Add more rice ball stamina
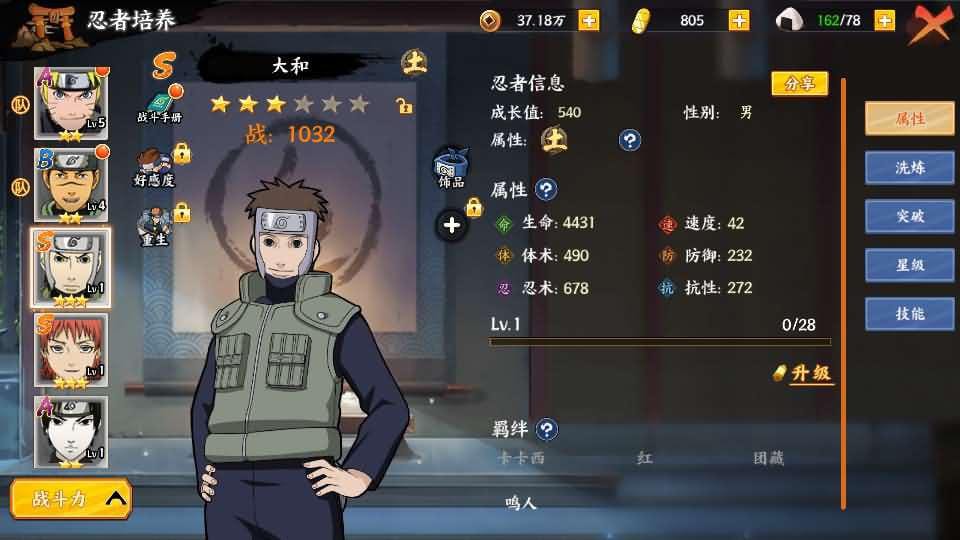 pos(884,20)
